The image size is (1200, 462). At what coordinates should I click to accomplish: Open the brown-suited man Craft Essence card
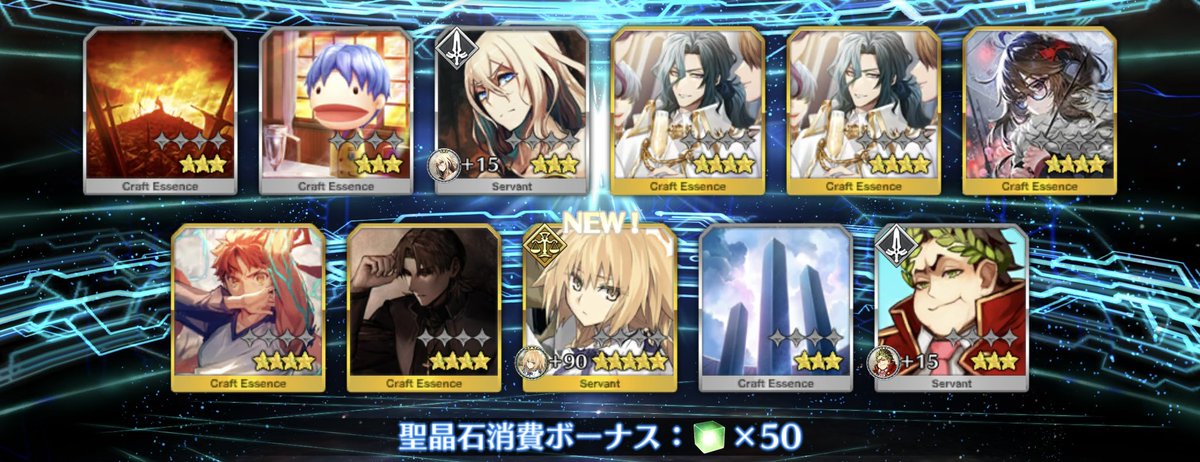424,307
